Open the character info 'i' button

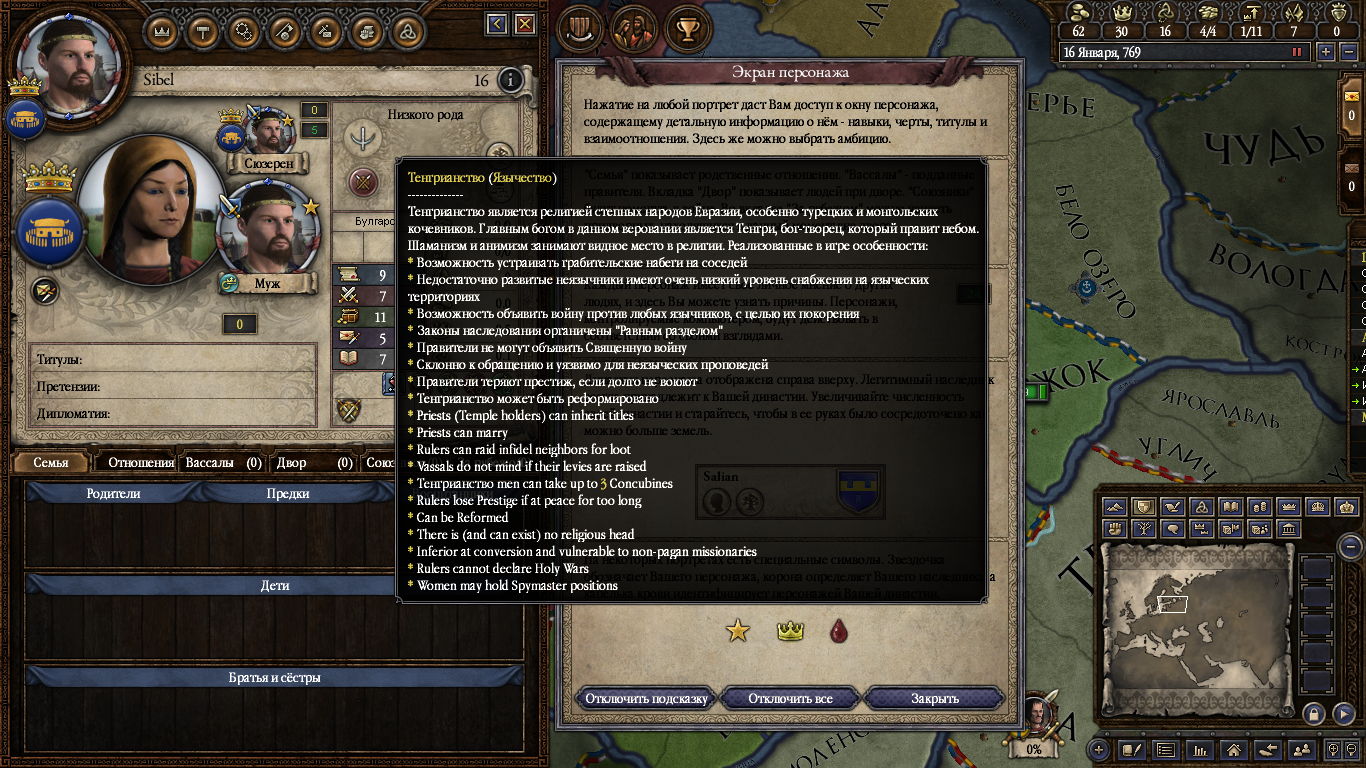point(510,80)
